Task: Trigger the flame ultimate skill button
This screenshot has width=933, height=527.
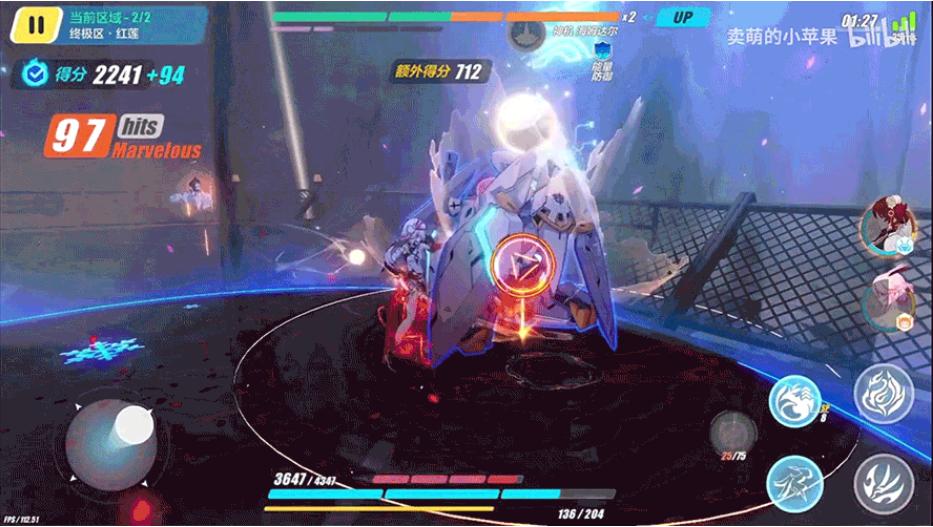Action: click(883, 393)
